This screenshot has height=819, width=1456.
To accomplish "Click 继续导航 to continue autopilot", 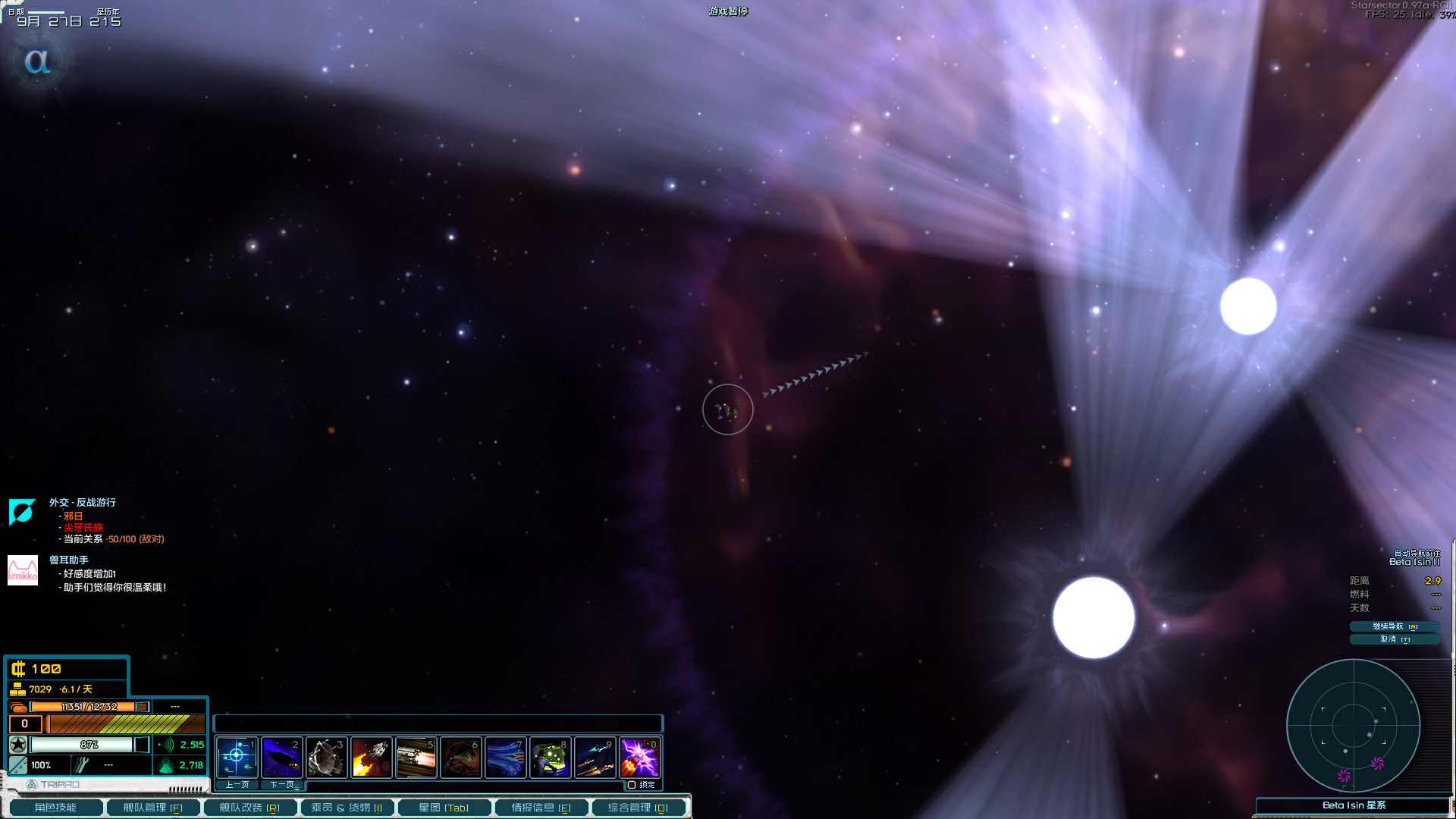I will pyautogui.click(x=1394, y=626).
